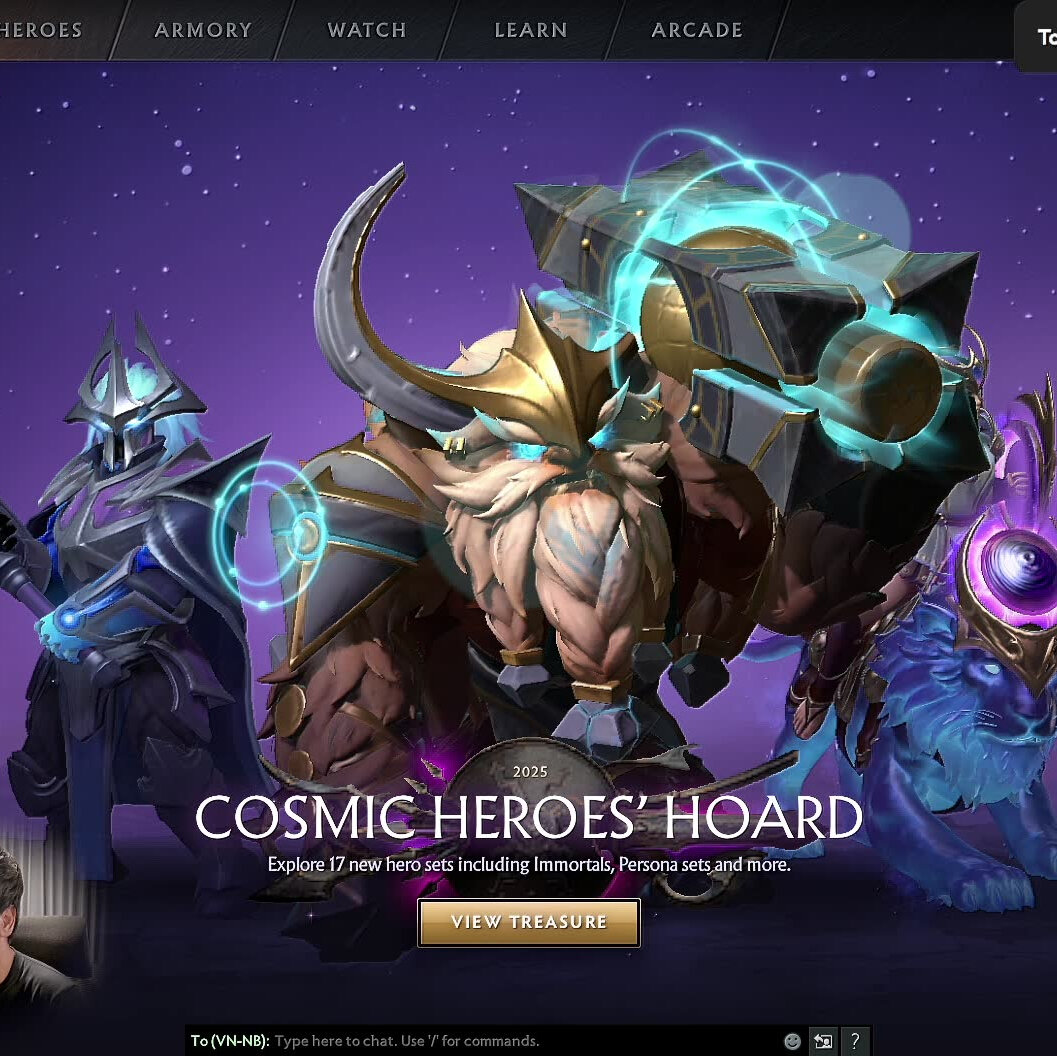Open the Cosmic Heroes' Hoard banner title
This screenshot has height=1056, width=1057.
(x=528, y=818)
